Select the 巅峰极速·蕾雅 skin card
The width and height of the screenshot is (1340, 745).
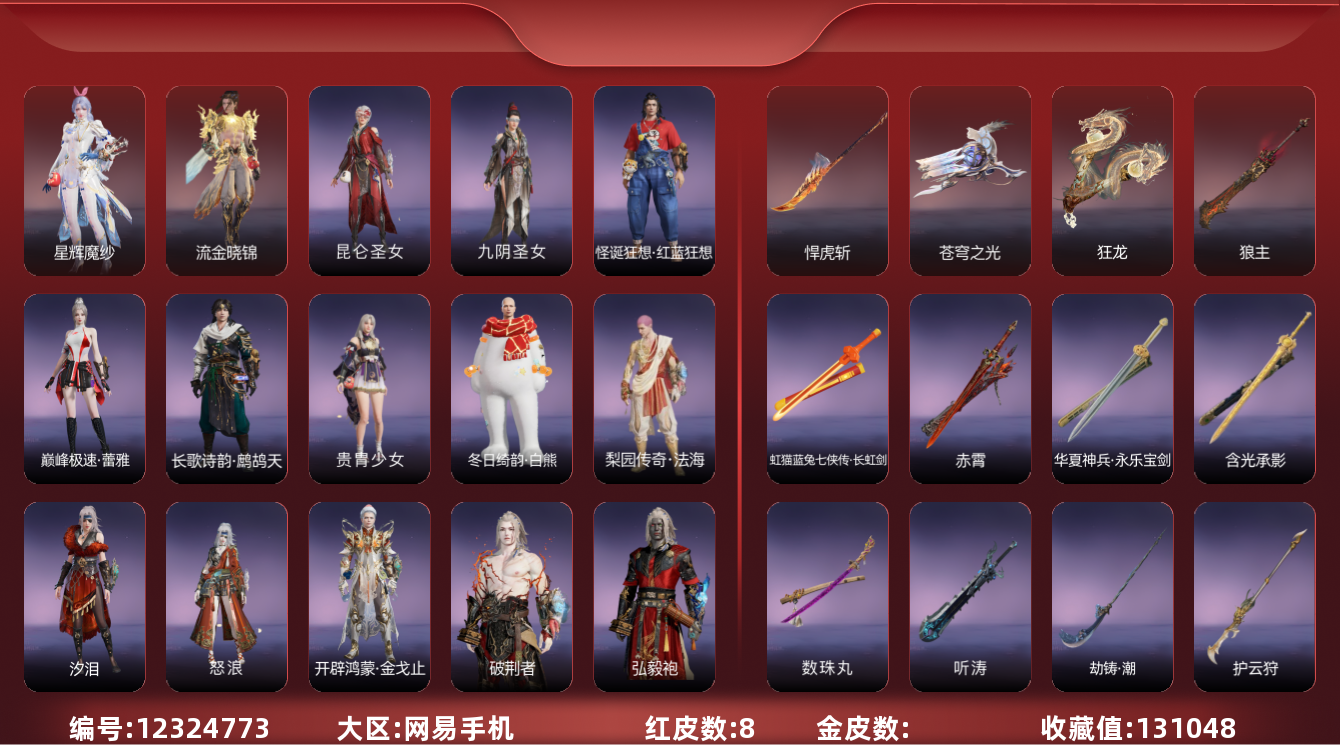tap(84, 388)
